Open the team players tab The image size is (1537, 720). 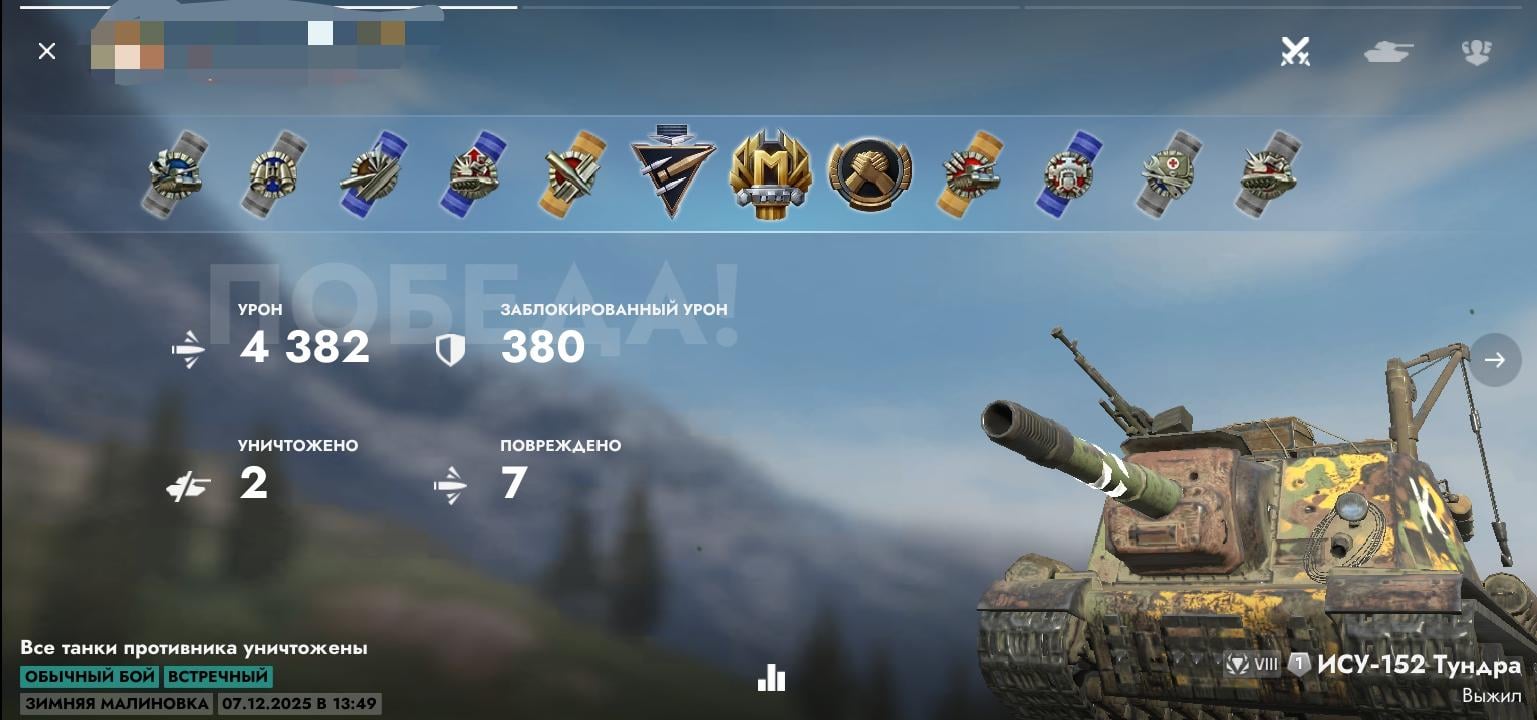[x=1476, y=51]
